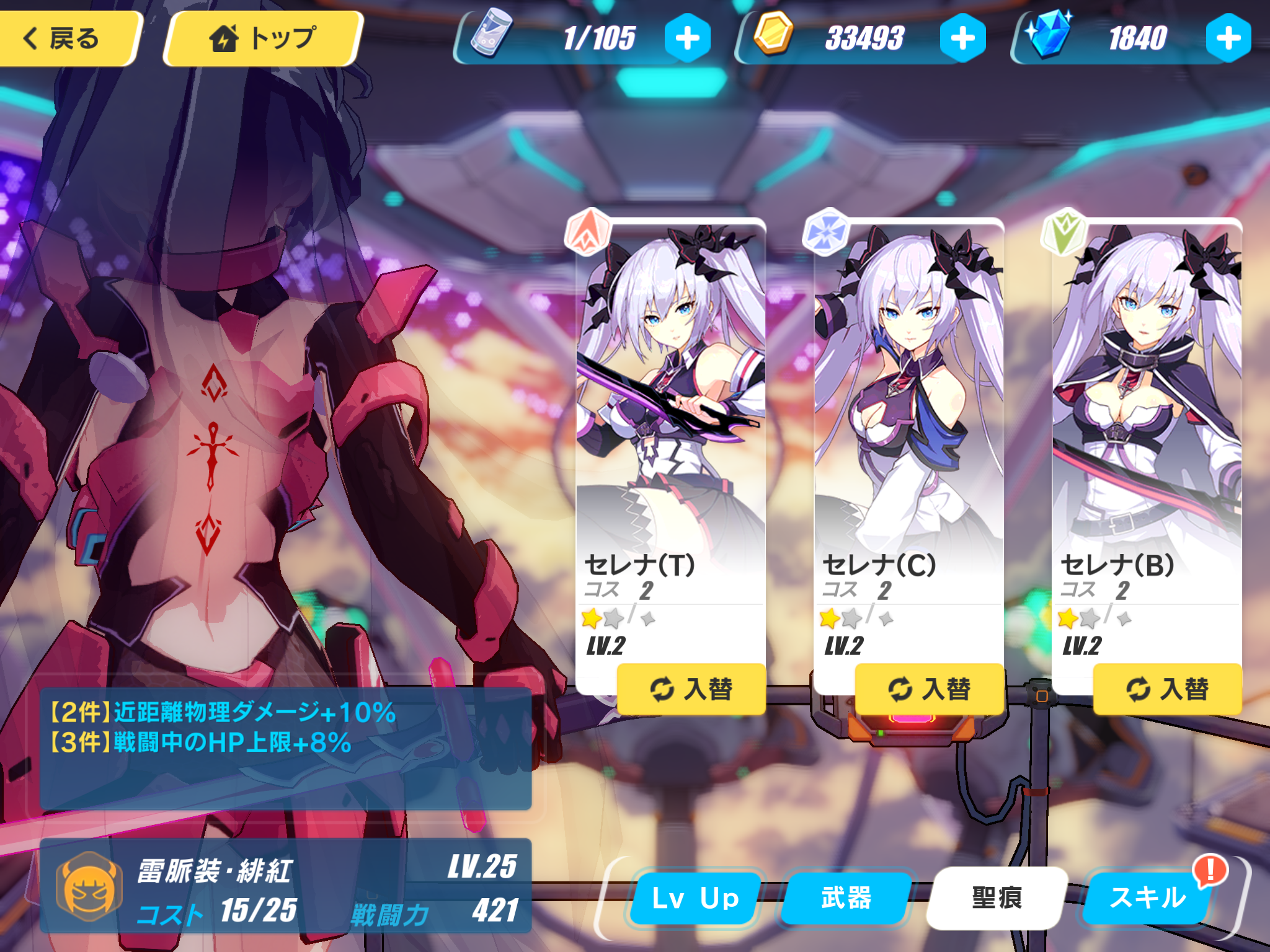Add blue crystals with the plus button
This screenshot has width=1270, height=952.
tap(1228, 38)
